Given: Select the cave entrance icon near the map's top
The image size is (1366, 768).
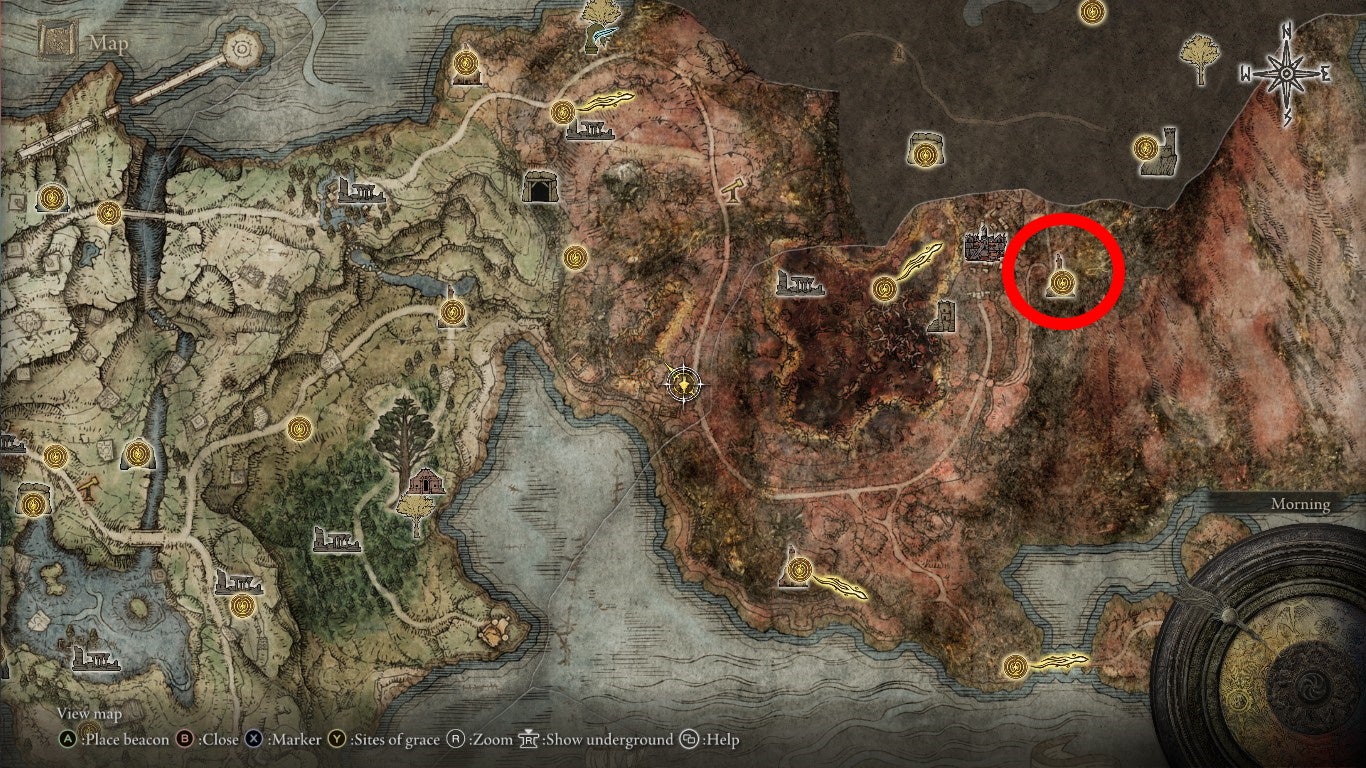Looking at the screenshot, I should (x=539, y=185).
